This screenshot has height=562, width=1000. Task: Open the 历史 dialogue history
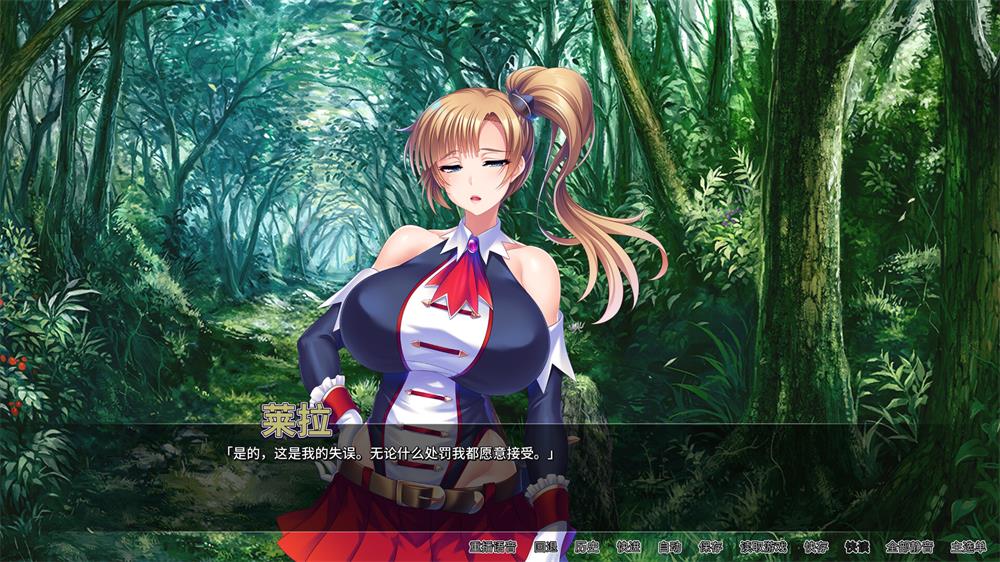[x=587, y=547]
